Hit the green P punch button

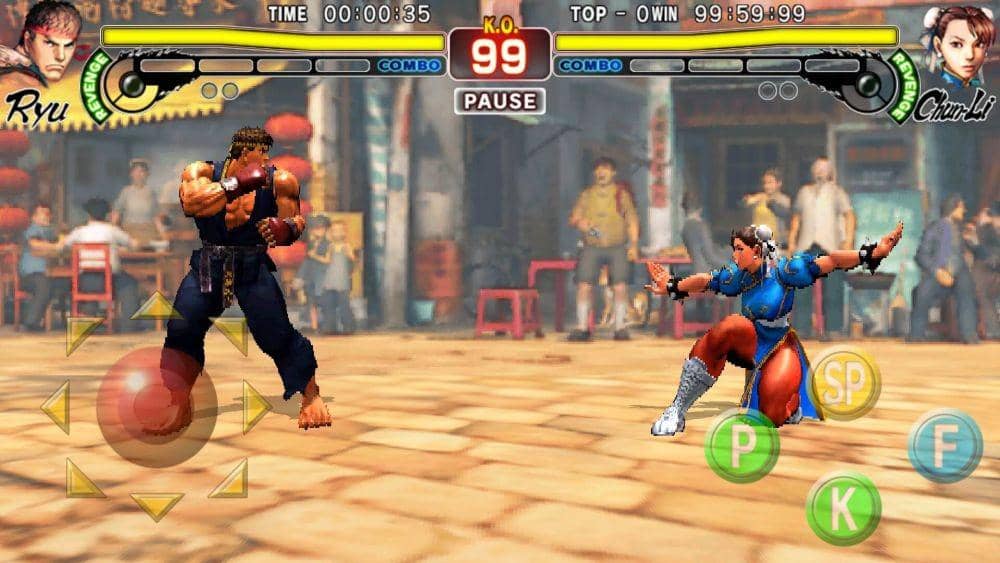742,445
